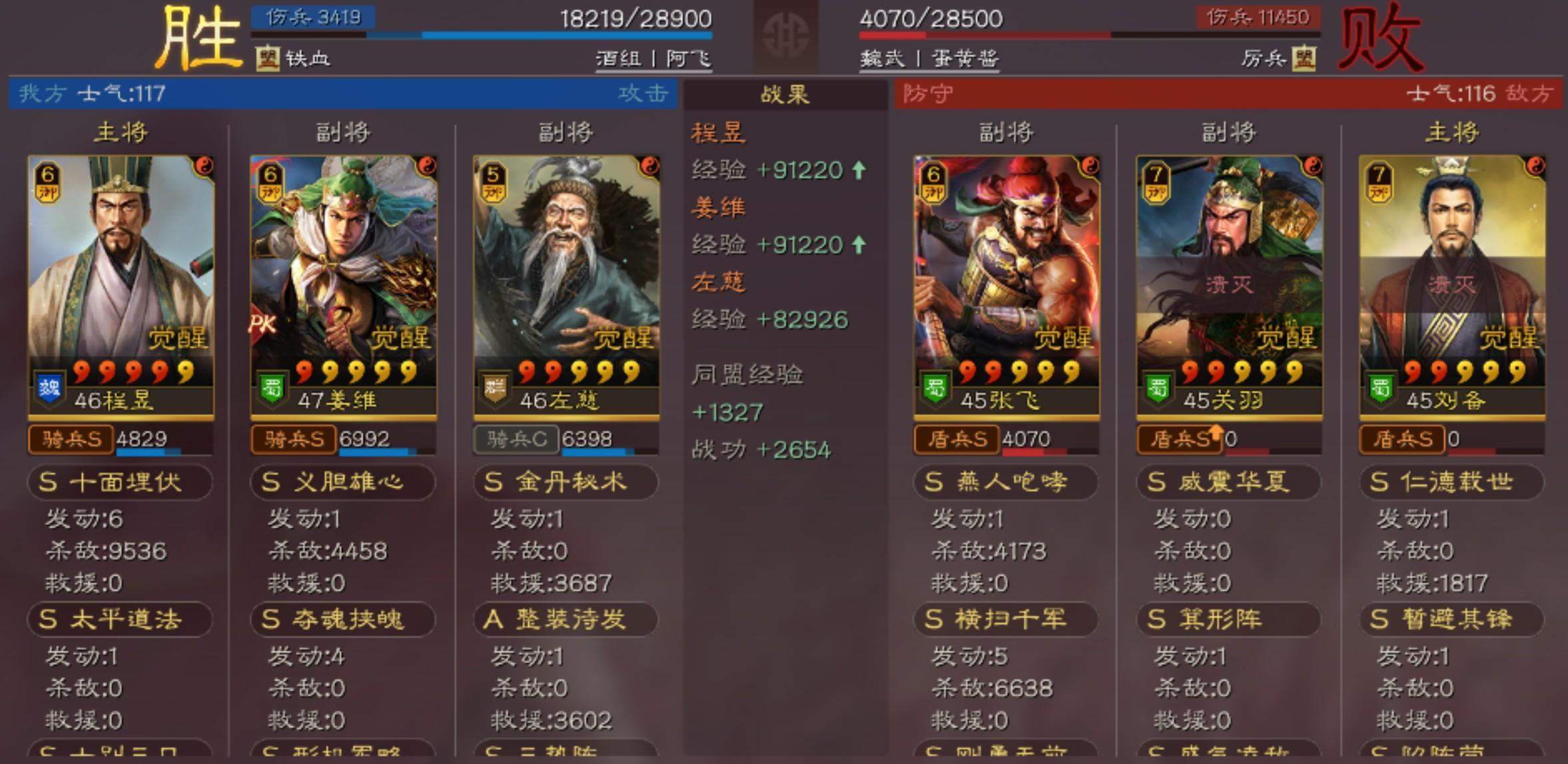Image resolution: width=1568 pixels, height=764 pixels.
Task: Expand the S 十面埋伏 skill entry under Cheng Yu
Action: click(x=119, y=482)
